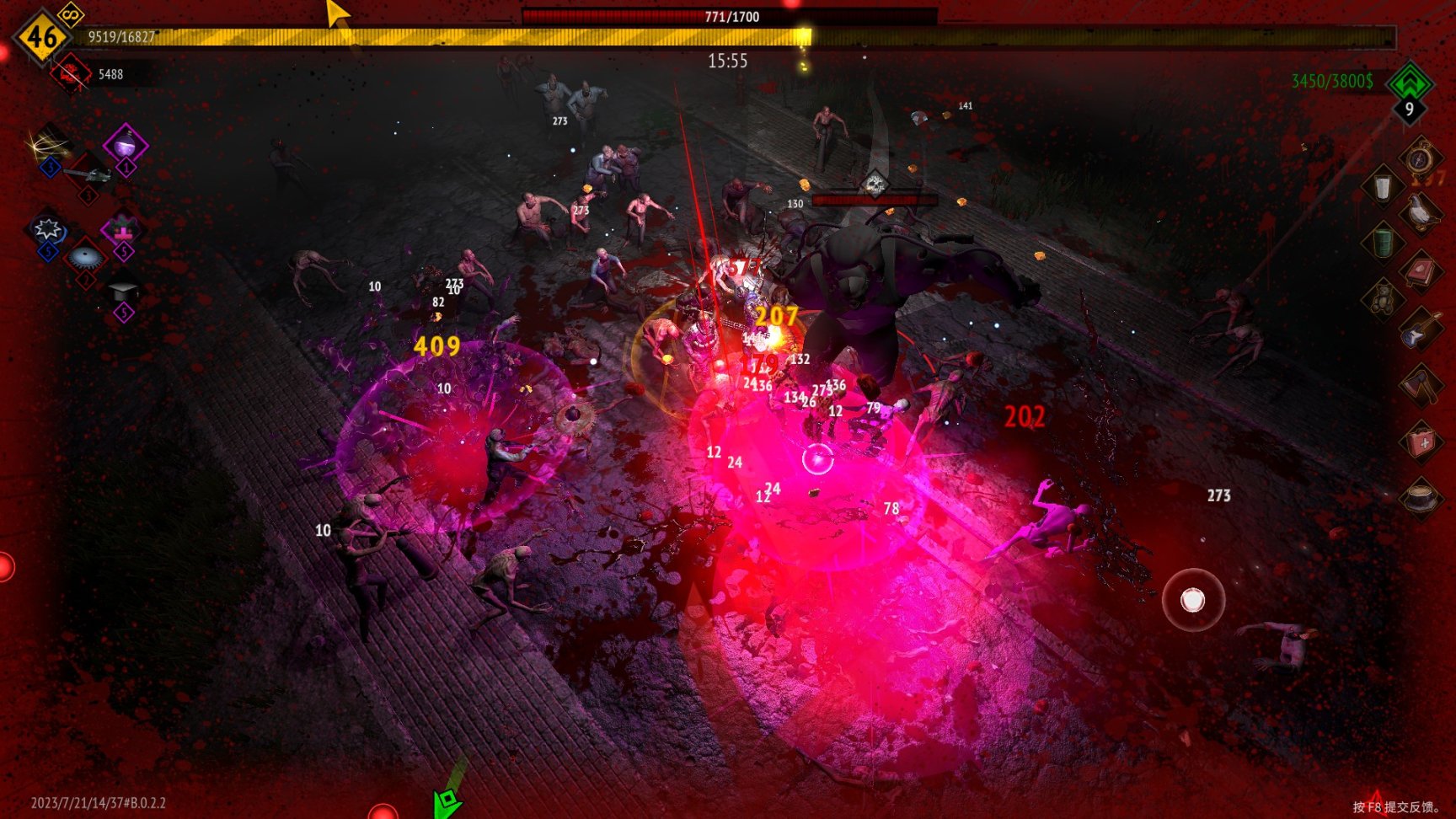The height and width of the screenshot is (819, 1456).
Task: Click the green barrel item
Action: tap(1383, 243)
